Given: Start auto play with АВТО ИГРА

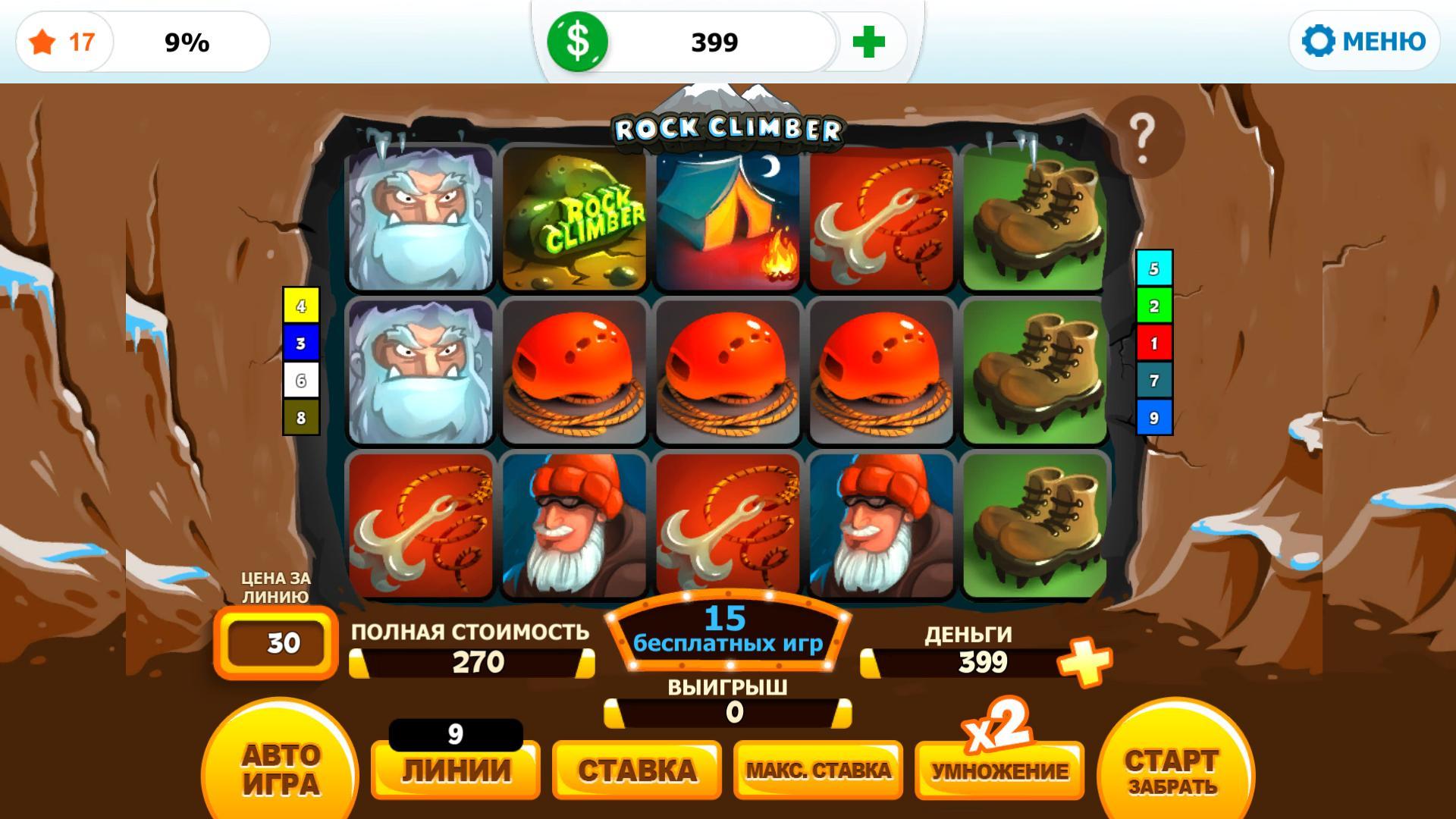Looking at the screenshot, I should point(280,769).
